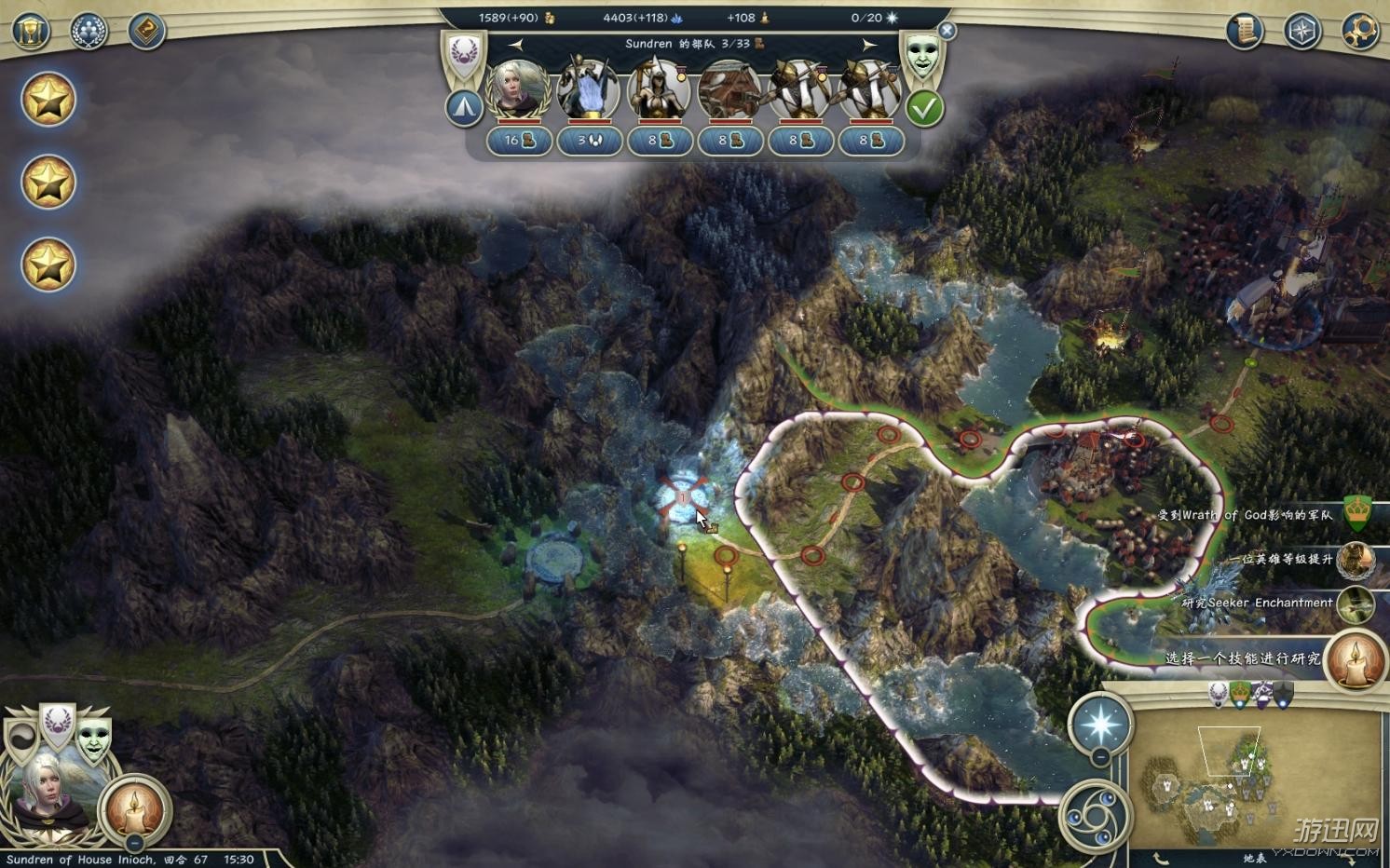The height and width of the screenshot is (868, 1390).
Task: Switch to the next army with the right arrow
Action: tap(869, 45)
